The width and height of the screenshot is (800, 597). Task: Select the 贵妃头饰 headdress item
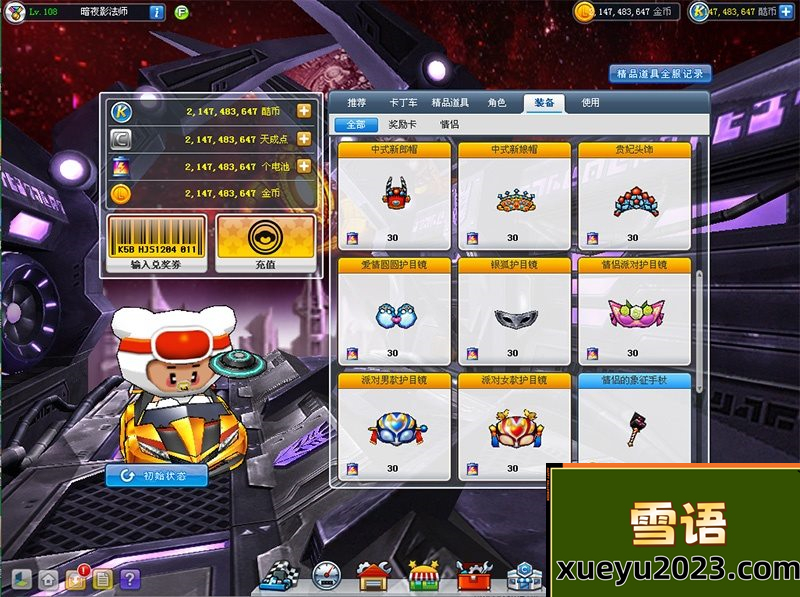[634, 194]
